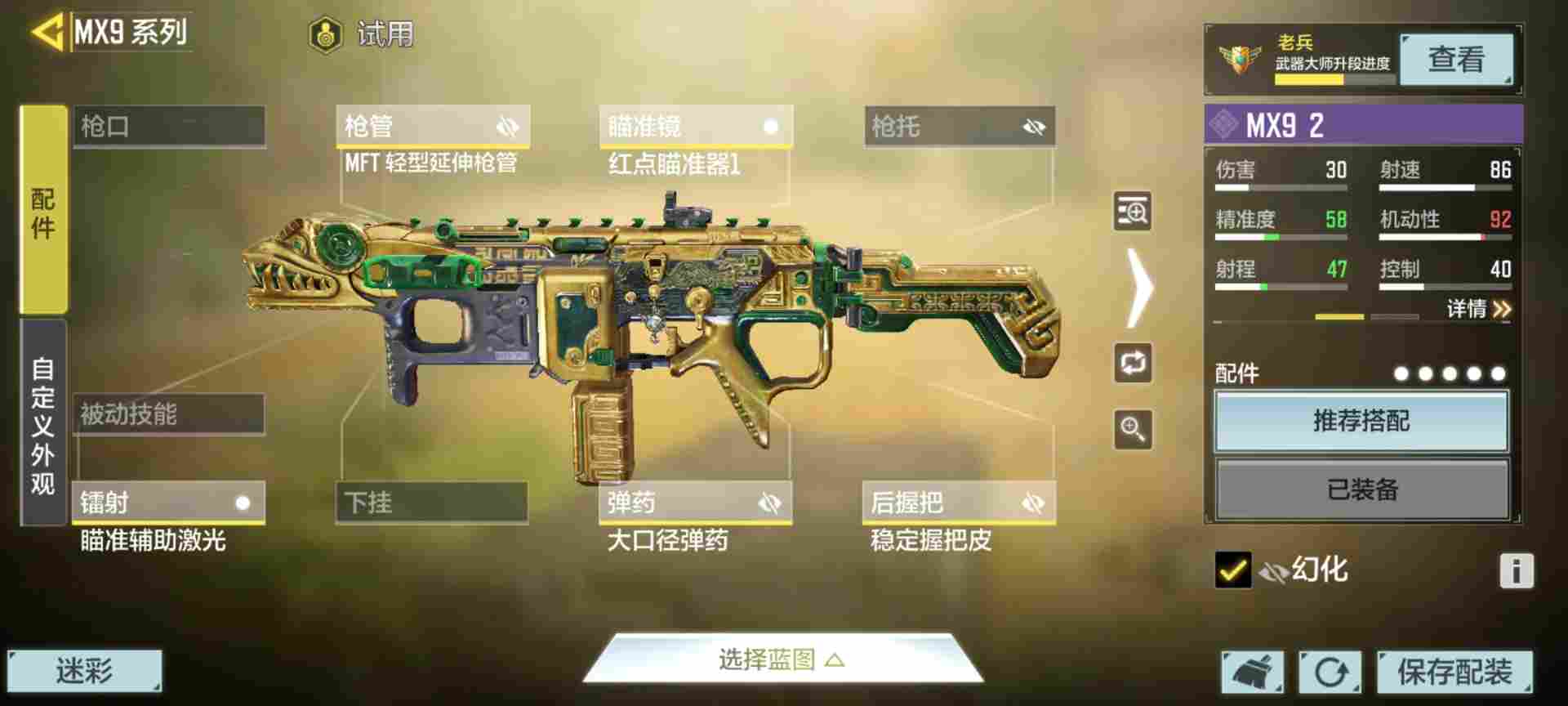Select the empty 枪口 muzzle slot
The image size is (1568, 706).
pyautogui.click(x=167, y=127)
